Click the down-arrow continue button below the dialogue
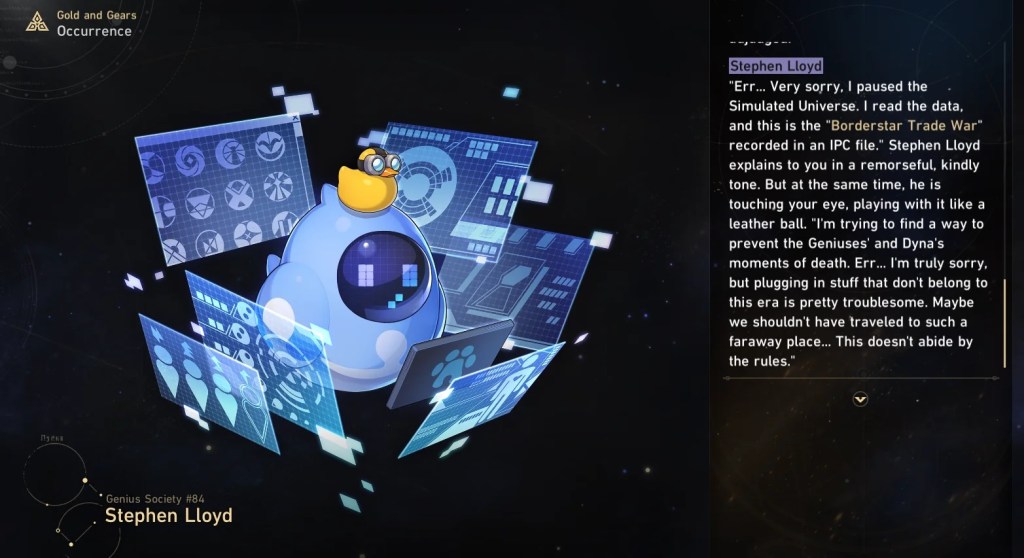The image size is (1024, 558). coord(860,399)
